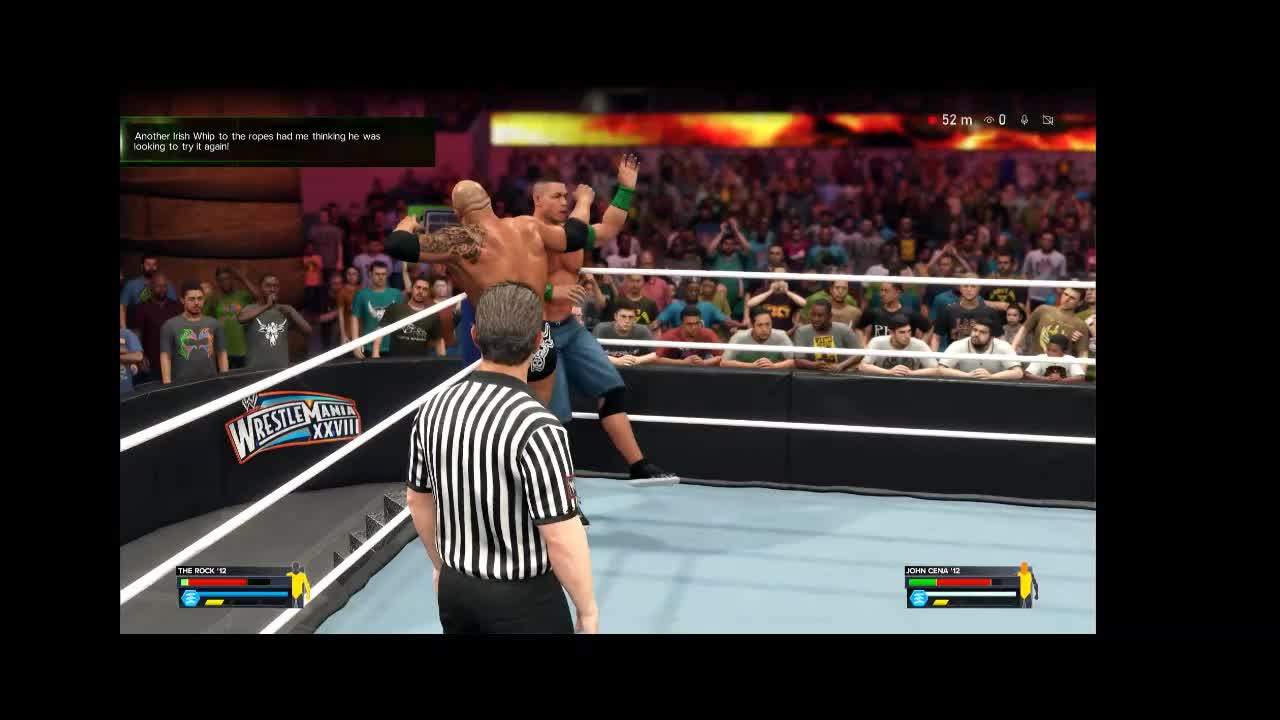Click The Rock's blue momentum emblem
Image resolution: width=1280 pixels, height=720 pixels.
[190, 598]
